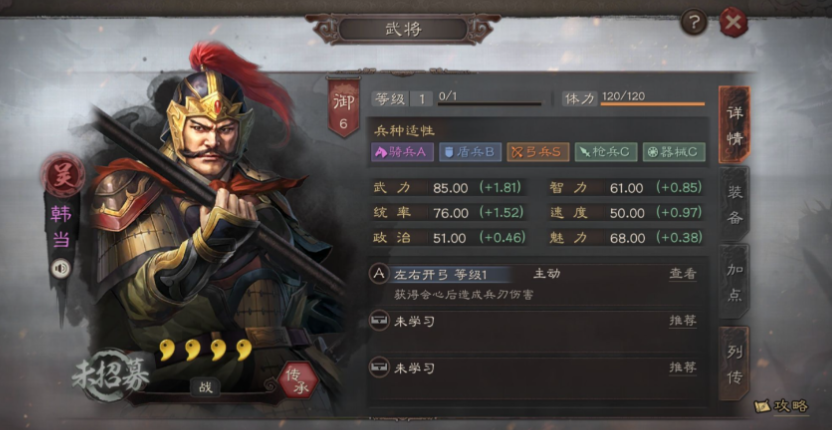Switch to the 详情 tab

735,129
